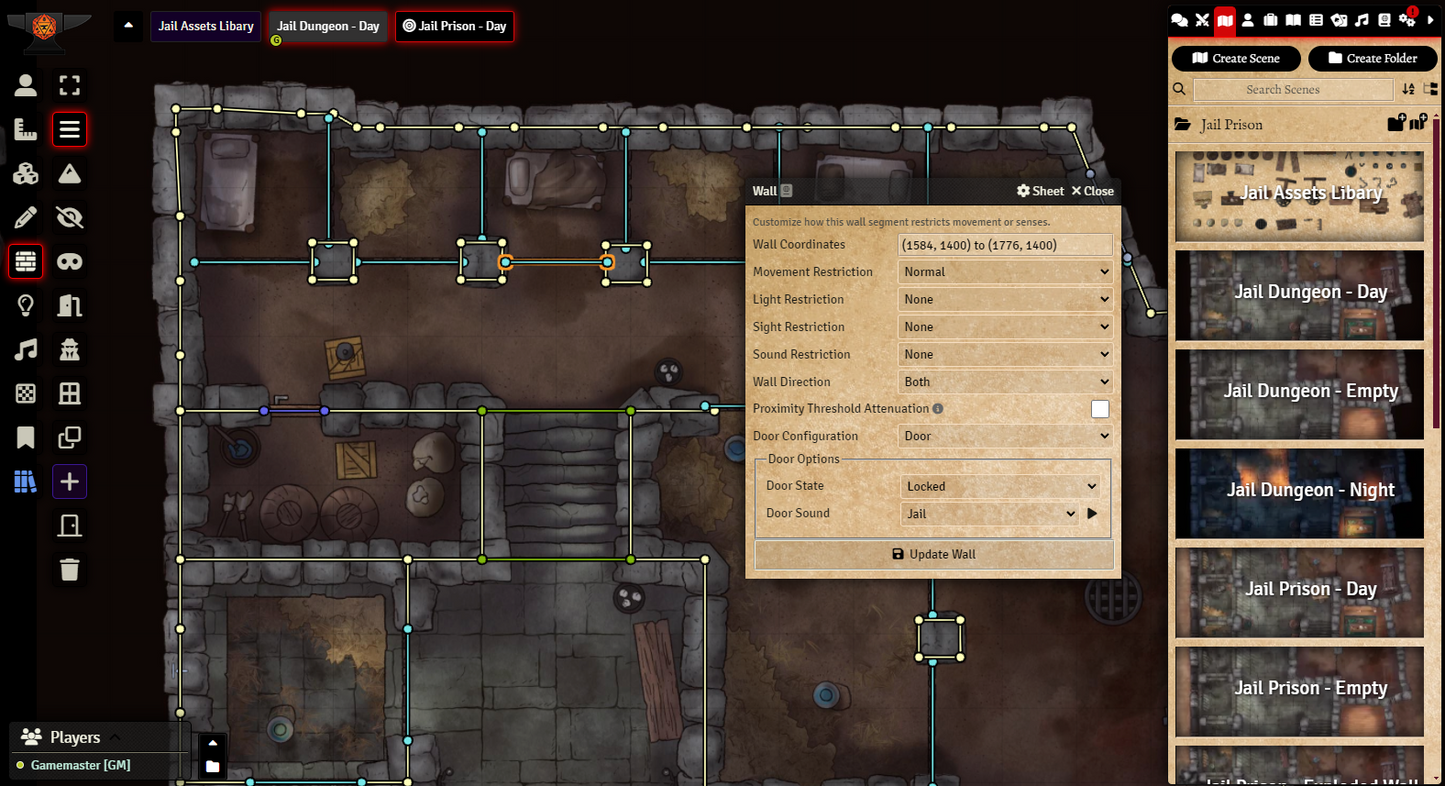Open the Sheet options in Wall window
The width and height of the screenshot is (1445, 786).
[x=1040, y=191]
